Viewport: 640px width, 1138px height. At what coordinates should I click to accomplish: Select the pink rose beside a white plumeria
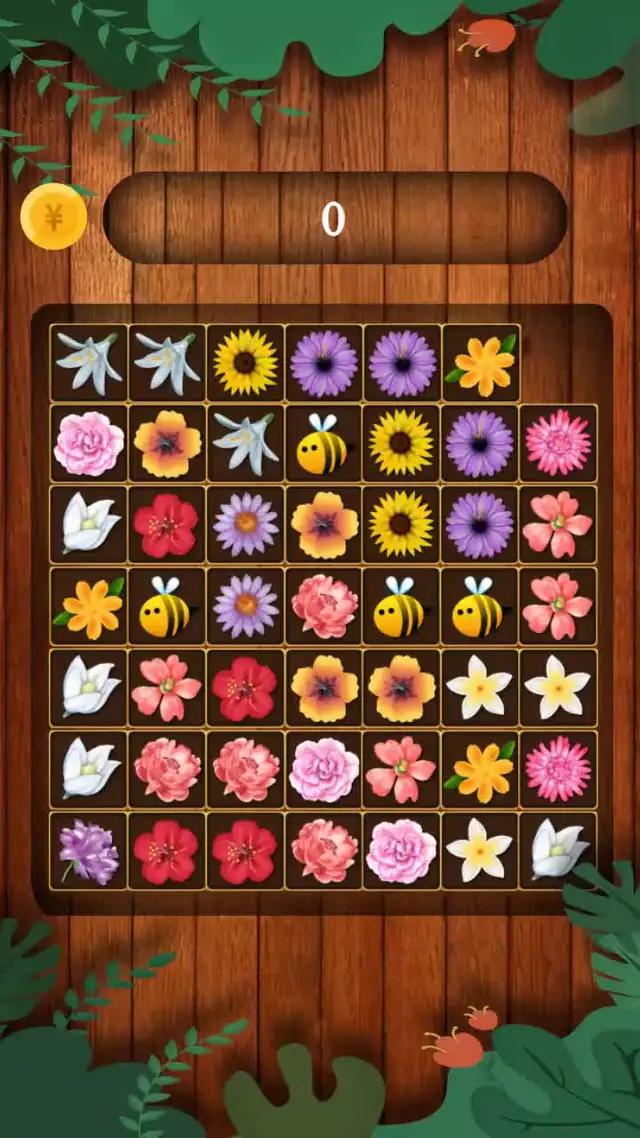[x=401, y=851]
